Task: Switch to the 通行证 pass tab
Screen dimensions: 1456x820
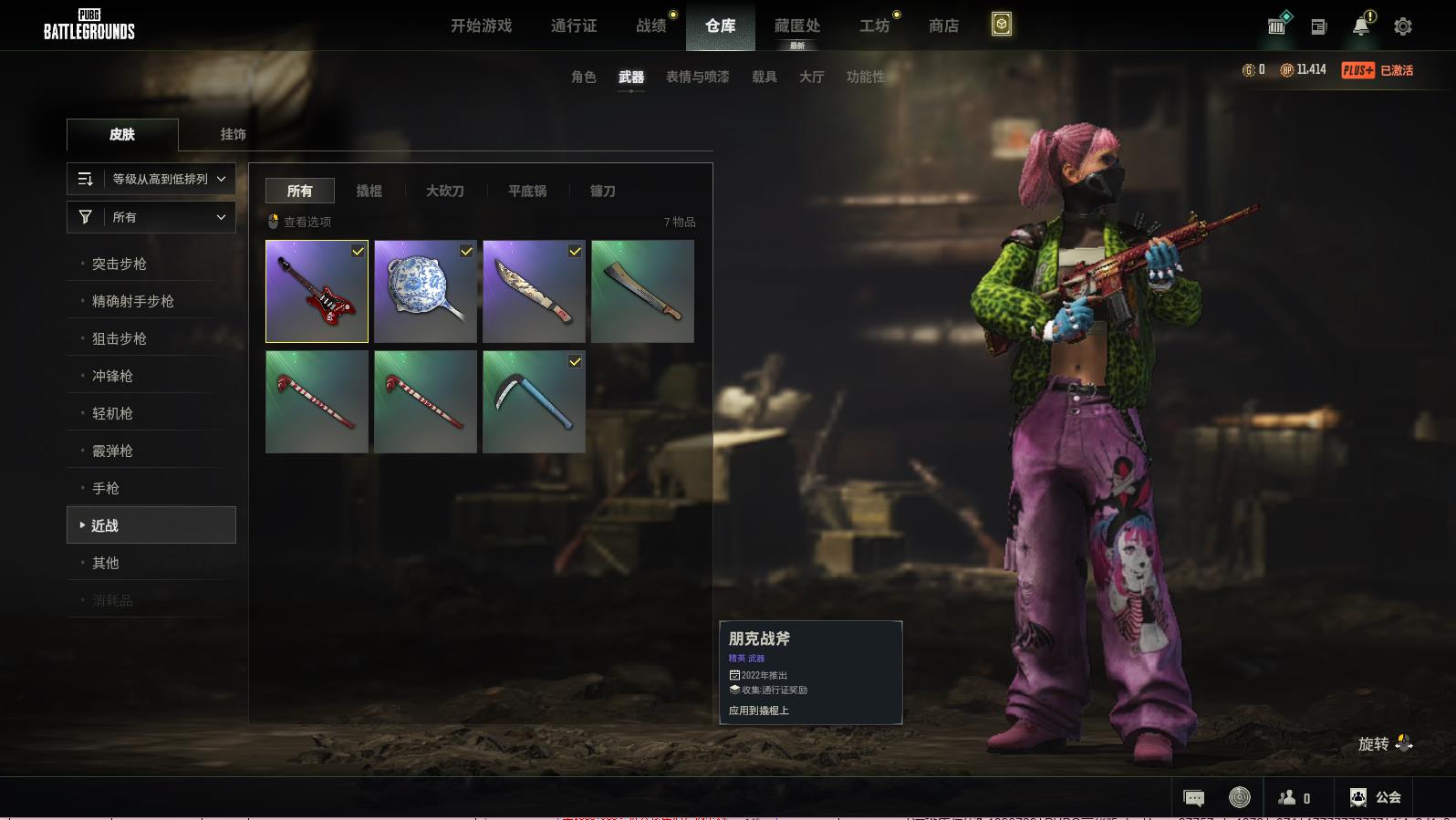Action: (574, 26)
